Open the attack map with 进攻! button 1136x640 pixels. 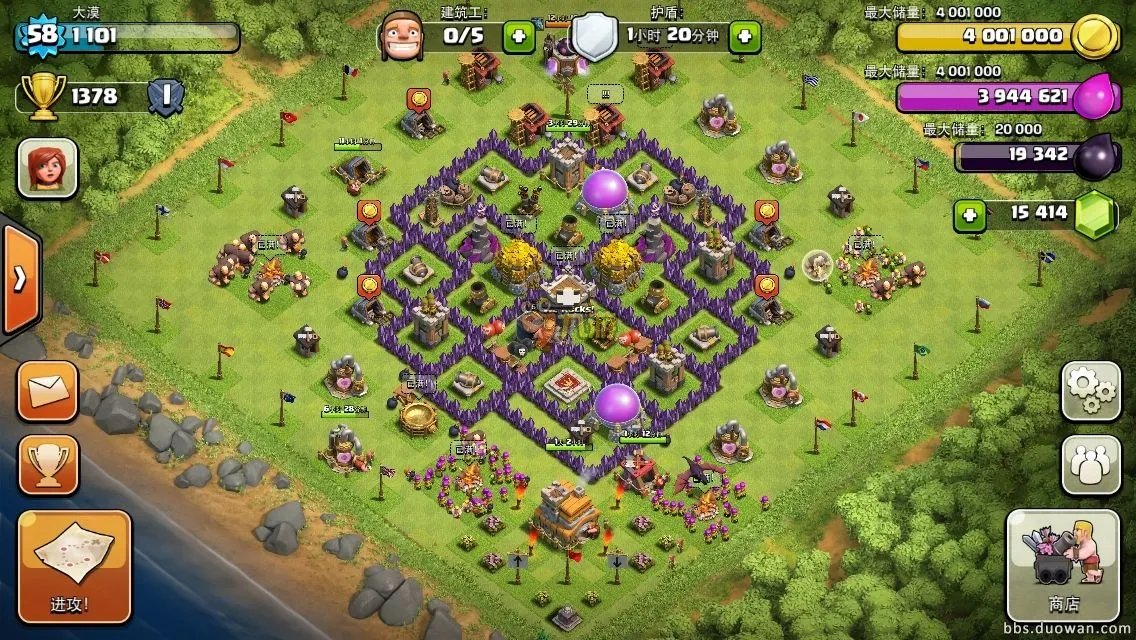coord(75,565)
